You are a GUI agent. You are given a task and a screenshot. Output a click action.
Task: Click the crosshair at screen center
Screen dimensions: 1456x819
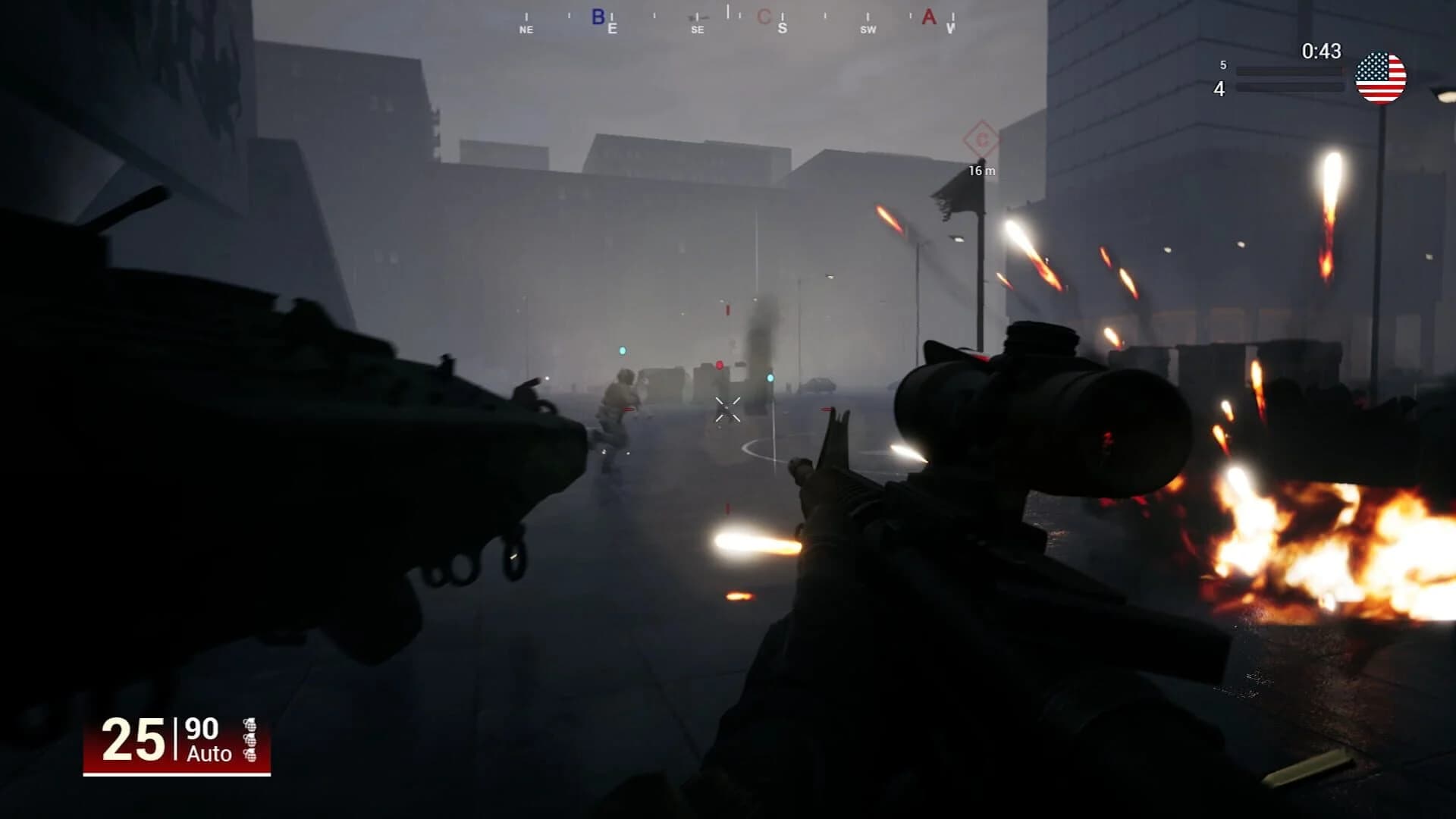[x=728, y=409]
